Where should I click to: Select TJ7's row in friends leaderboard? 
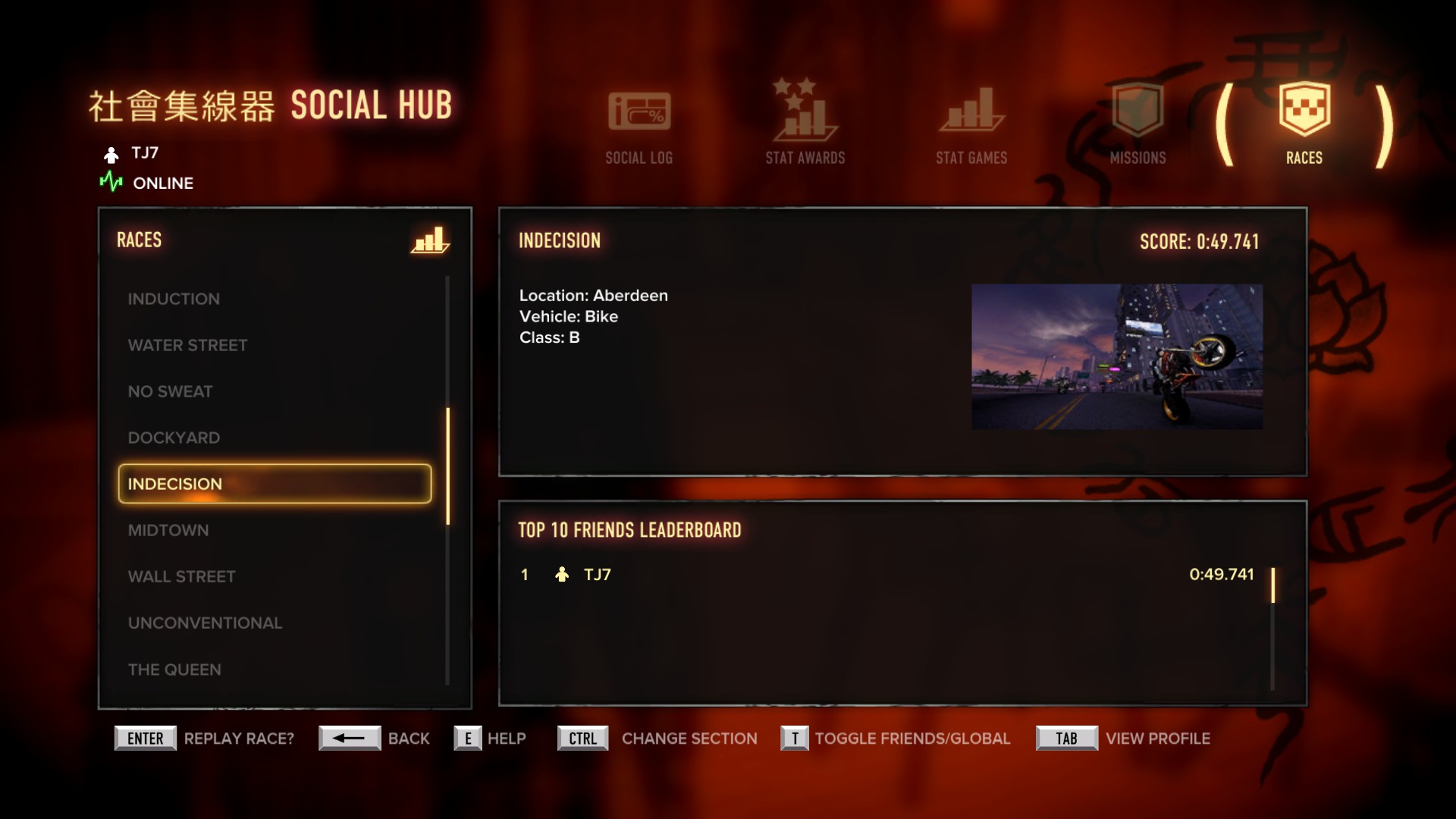887,575
